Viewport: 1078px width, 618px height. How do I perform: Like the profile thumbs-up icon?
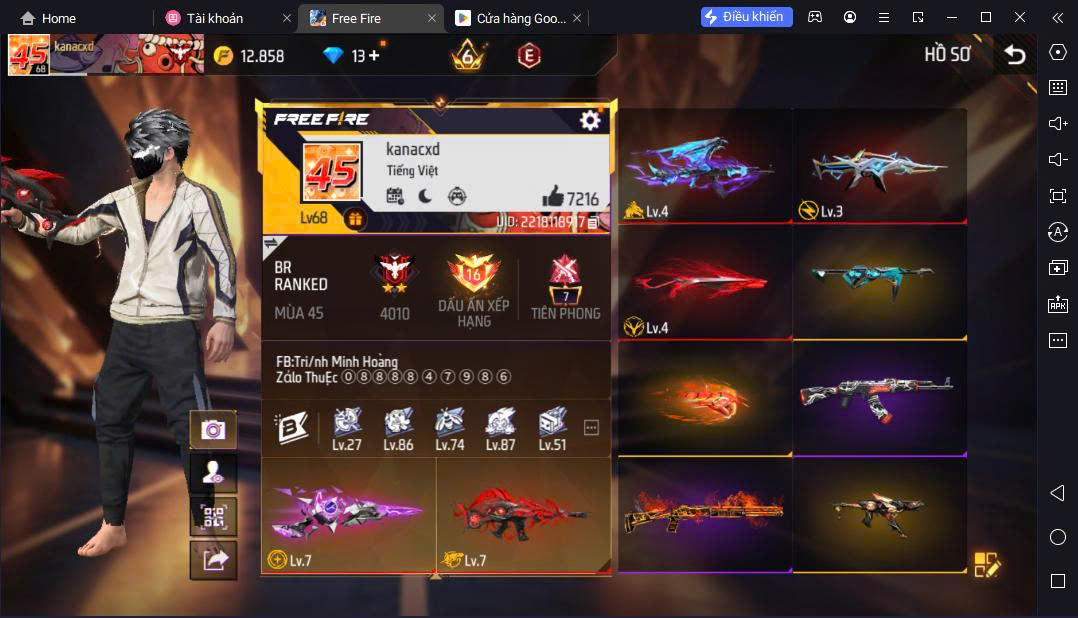(552, 197)
